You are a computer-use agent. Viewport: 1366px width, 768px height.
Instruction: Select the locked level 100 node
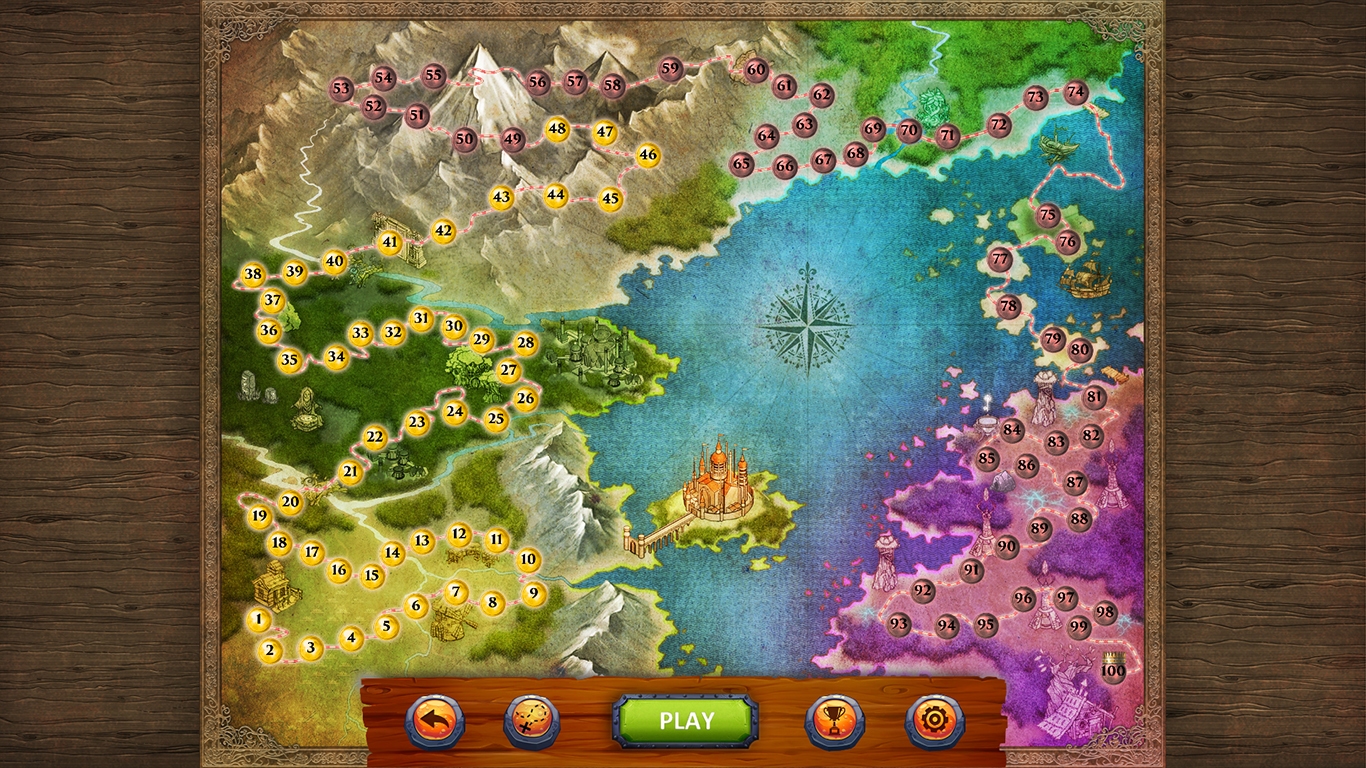(x=1112, y=671)
